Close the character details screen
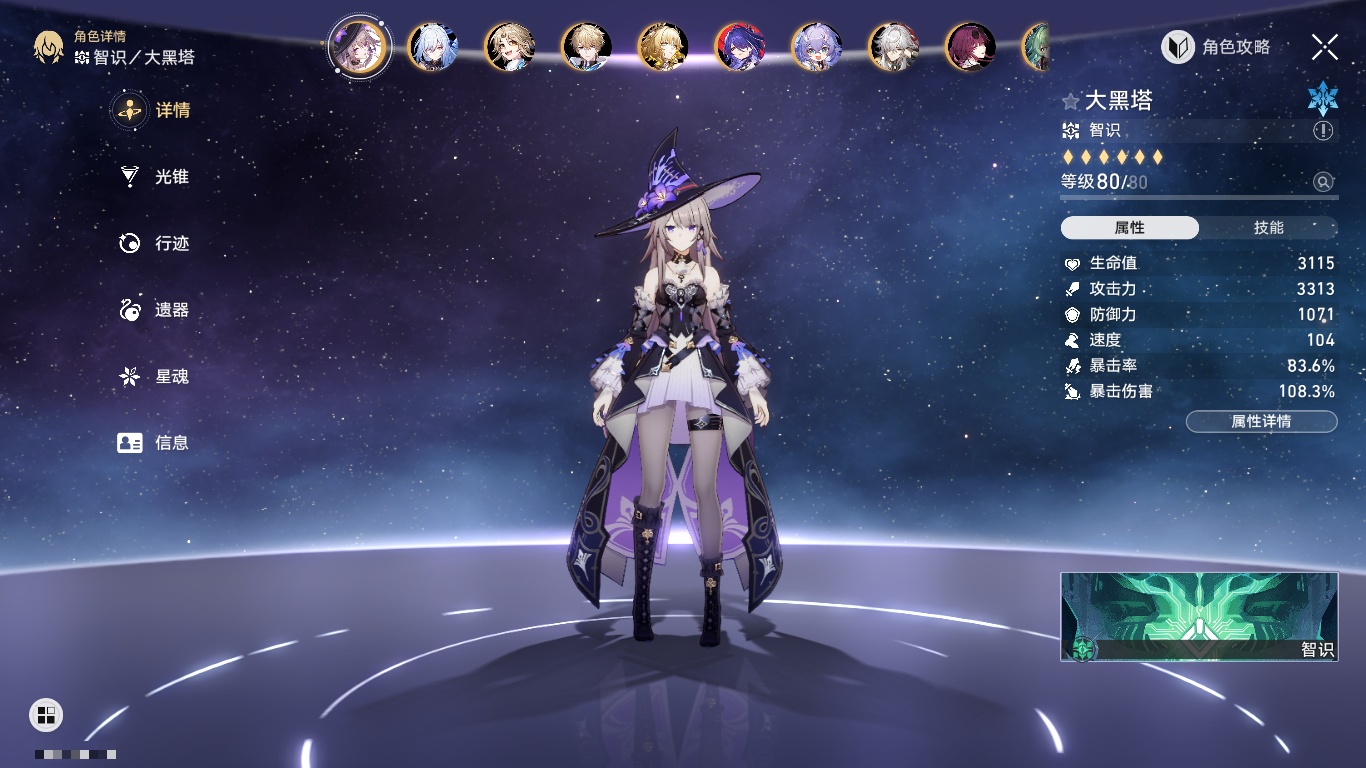1366x768 pixels. coord(1325,46)
